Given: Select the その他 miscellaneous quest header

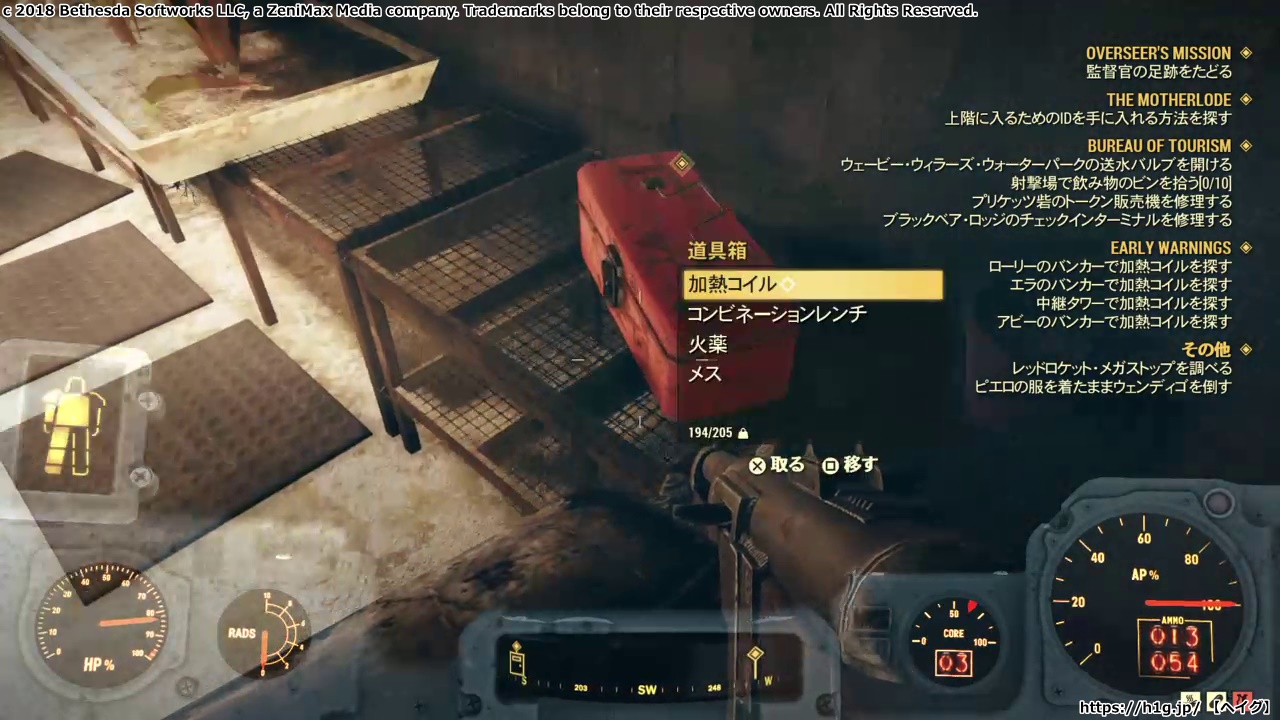Looking at the screenshot, I should 1206,349.
